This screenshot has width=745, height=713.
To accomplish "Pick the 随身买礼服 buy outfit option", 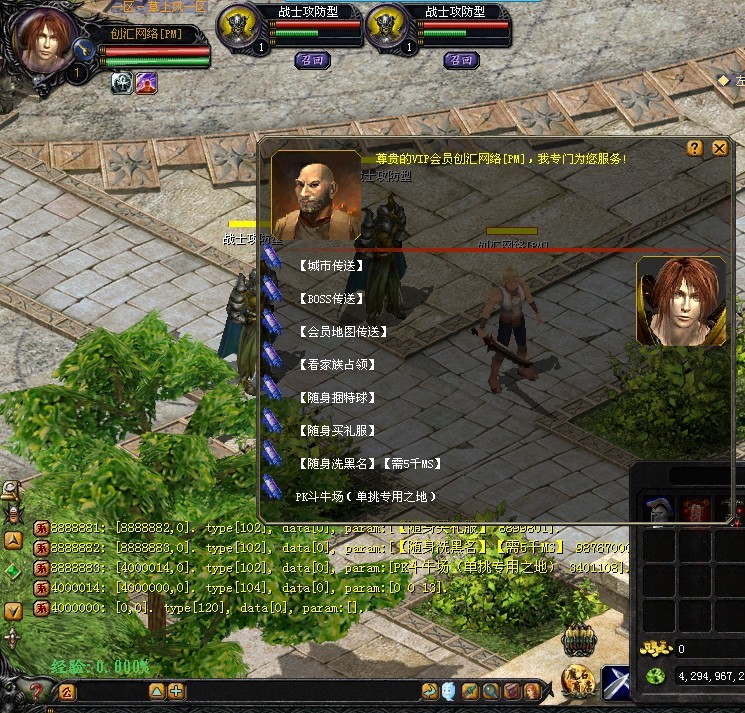I will (x=336, y=431).
